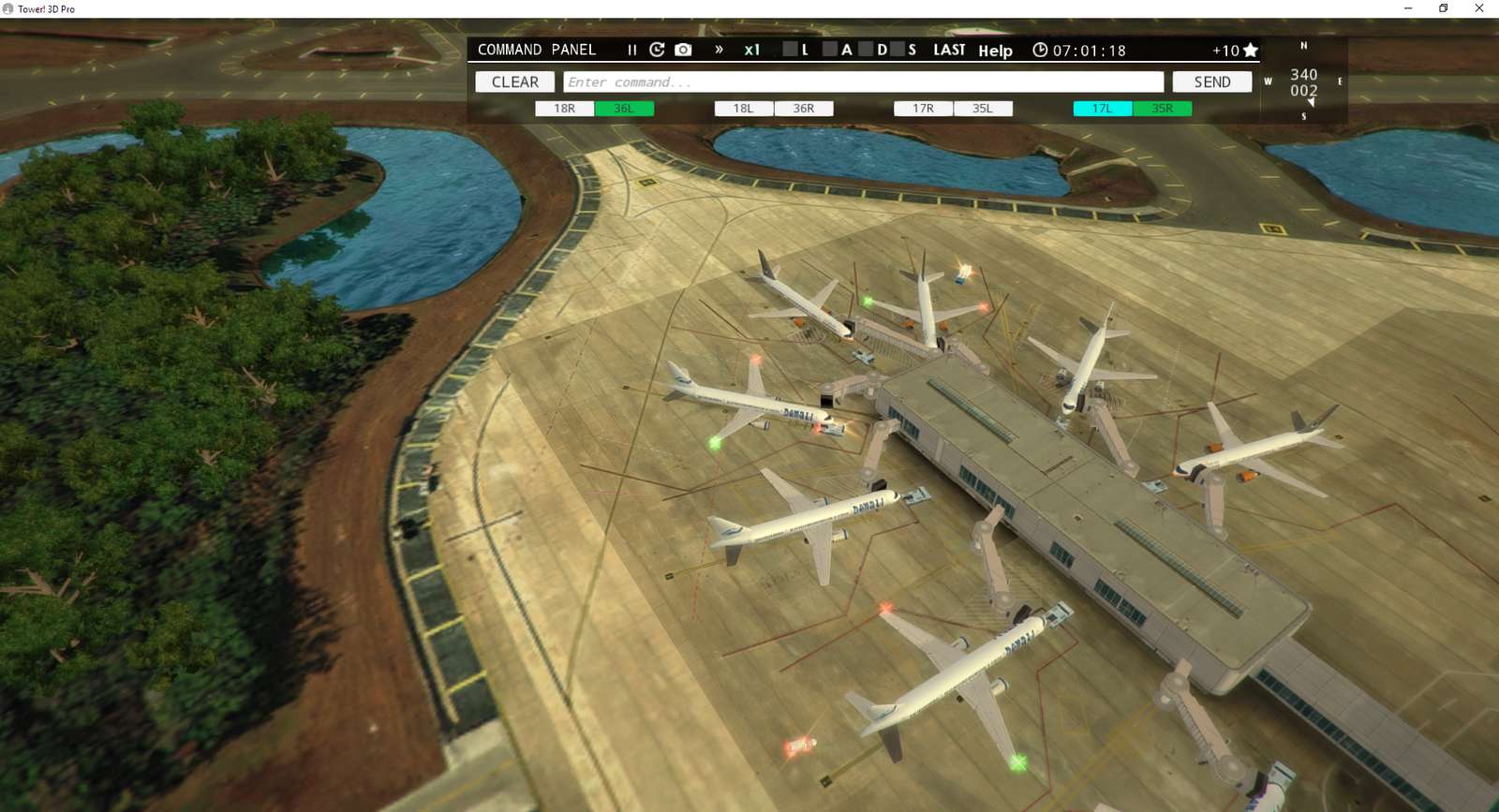This screenshot has width=1499, height=812.
Task: Click the score star icon
Action: [1251, 50]
